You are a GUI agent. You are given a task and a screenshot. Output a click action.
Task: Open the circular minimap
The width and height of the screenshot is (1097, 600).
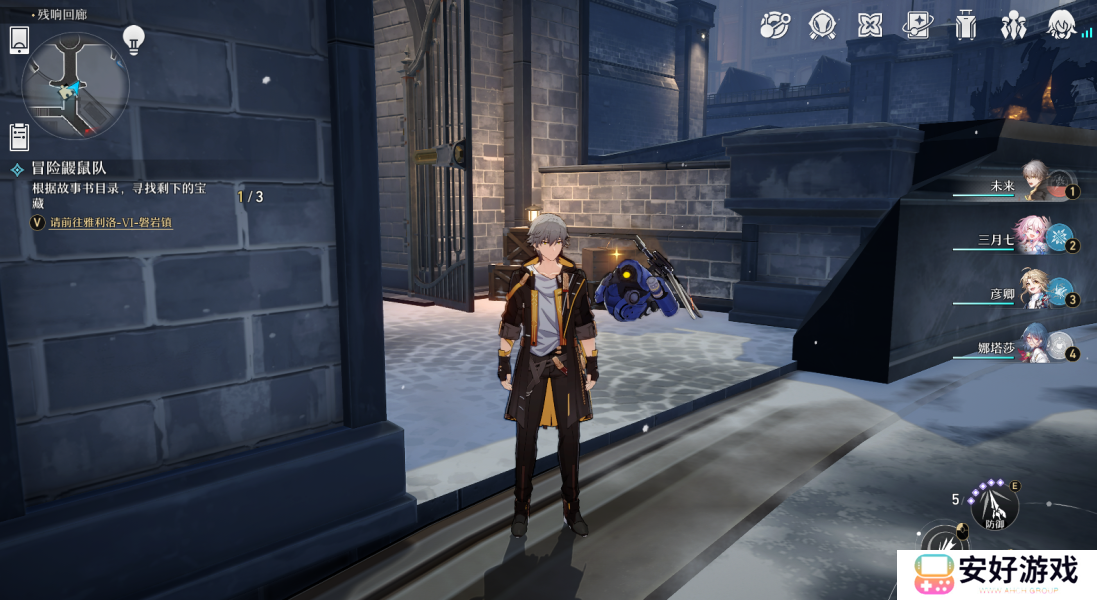75,85
